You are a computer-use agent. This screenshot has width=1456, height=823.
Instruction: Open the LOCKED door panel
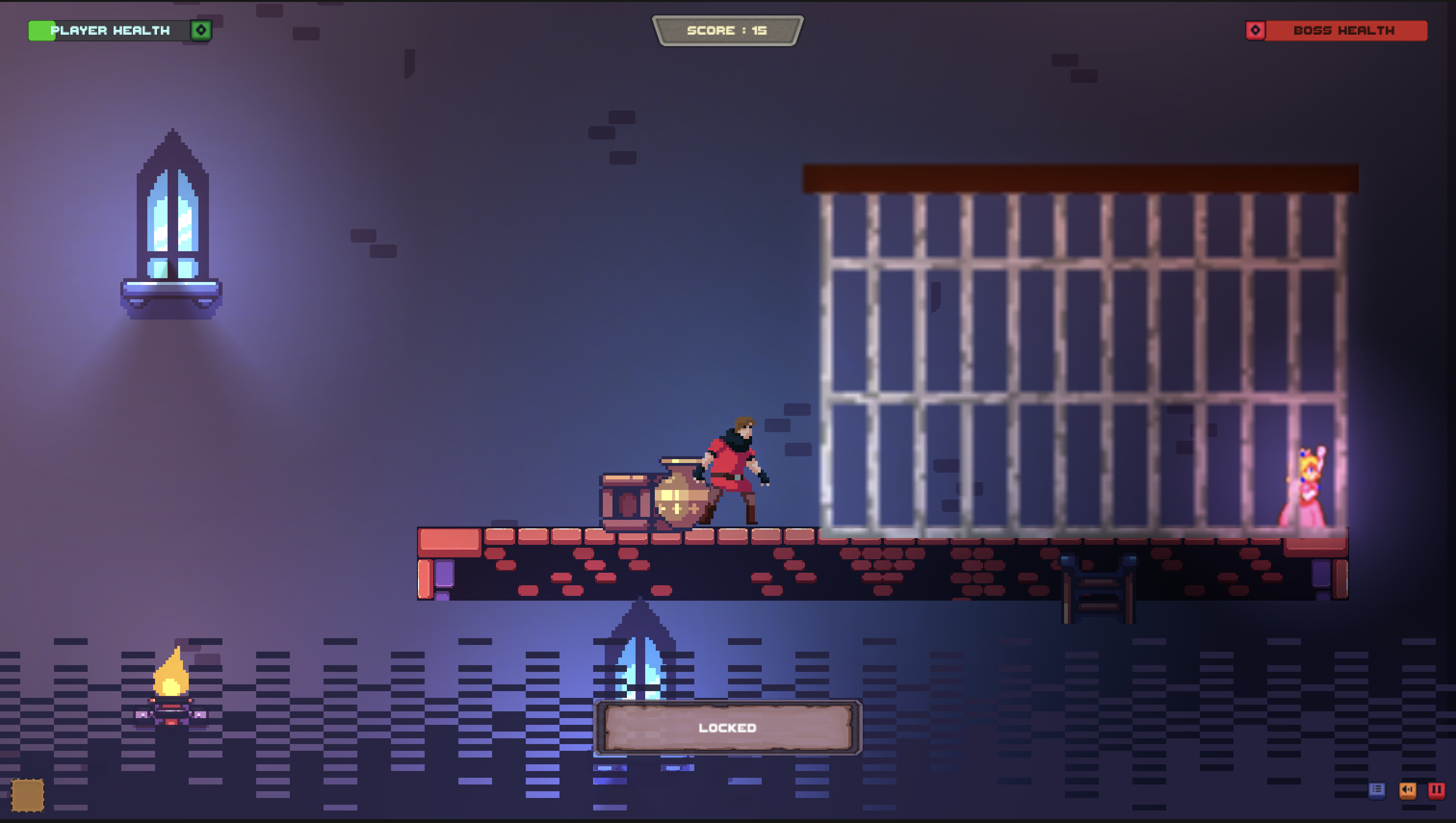pyautogui.click(x=728, y=729)
